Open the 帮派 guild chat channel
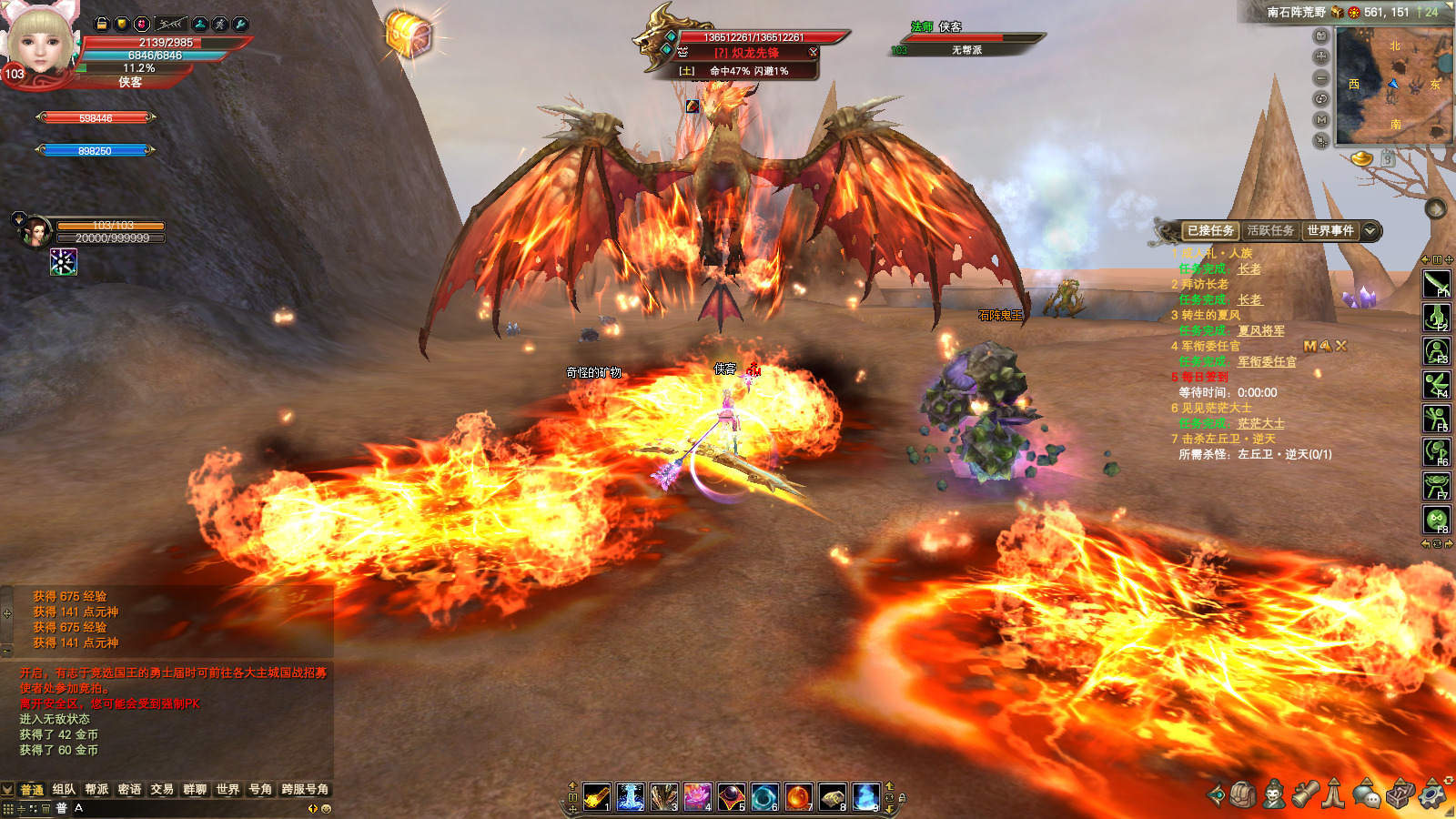This screenshot has height=819, width=1456. click(96, 789)
